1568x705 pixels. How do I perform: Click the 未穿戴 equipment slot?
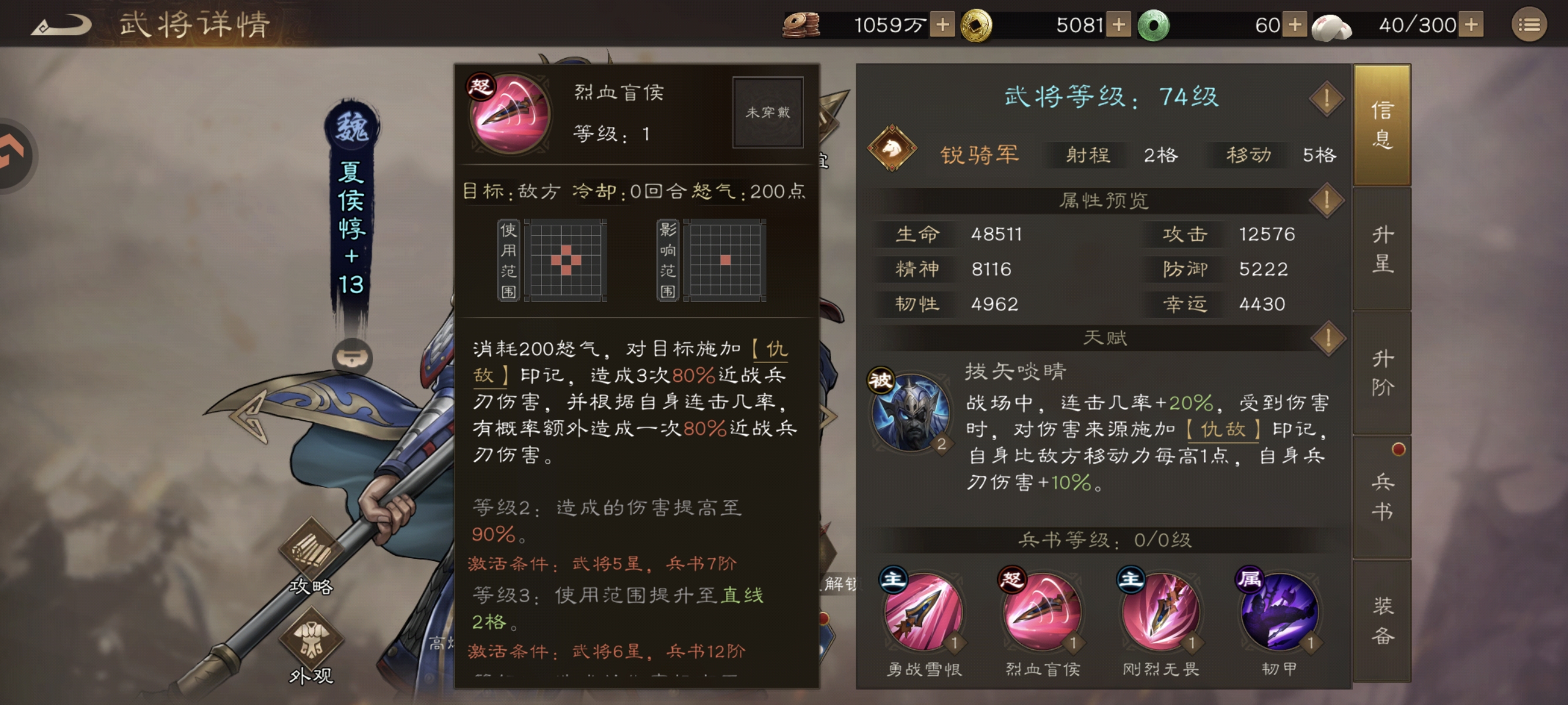(768, 112)
